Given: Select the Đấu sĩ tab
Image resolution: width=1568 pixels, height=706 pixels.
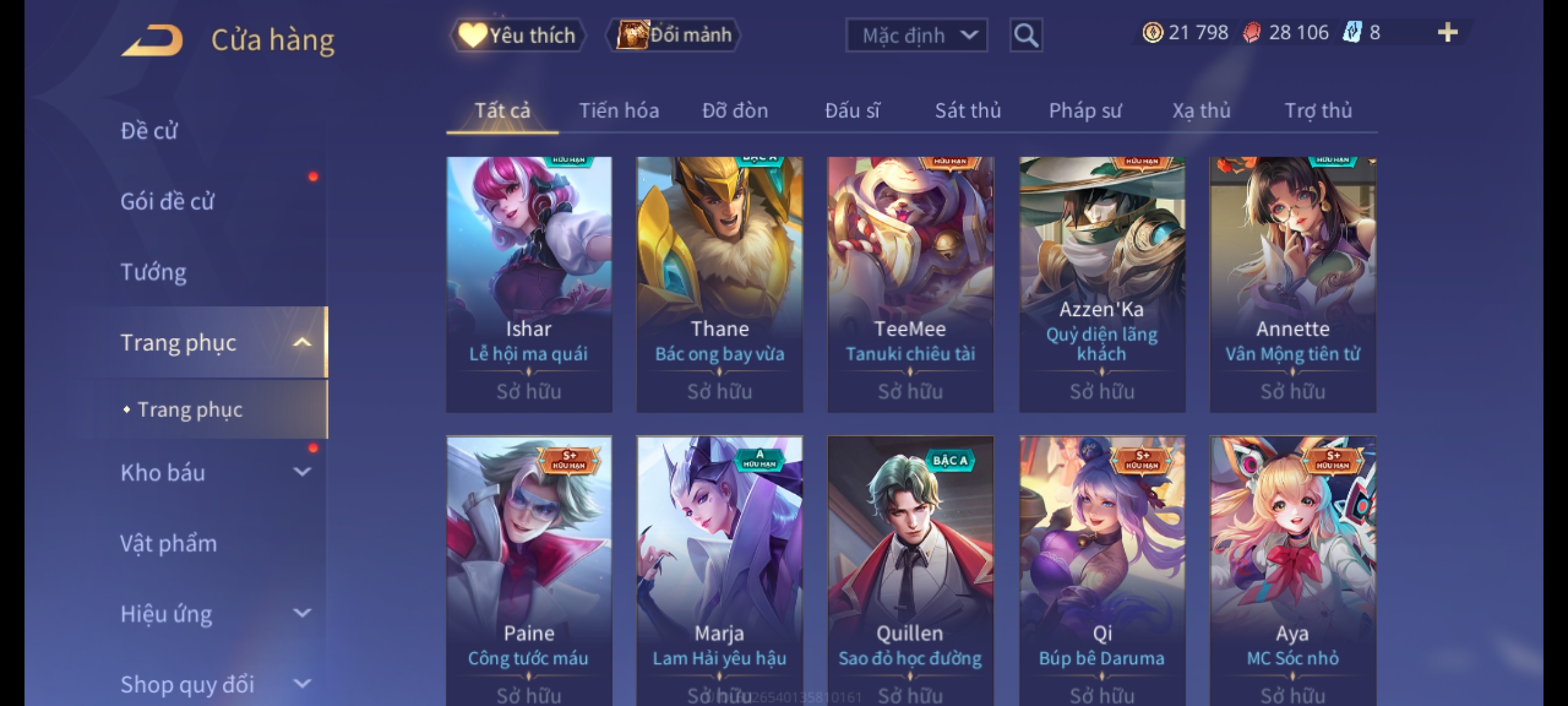Looking at the screenshot, I should (852, 111).
